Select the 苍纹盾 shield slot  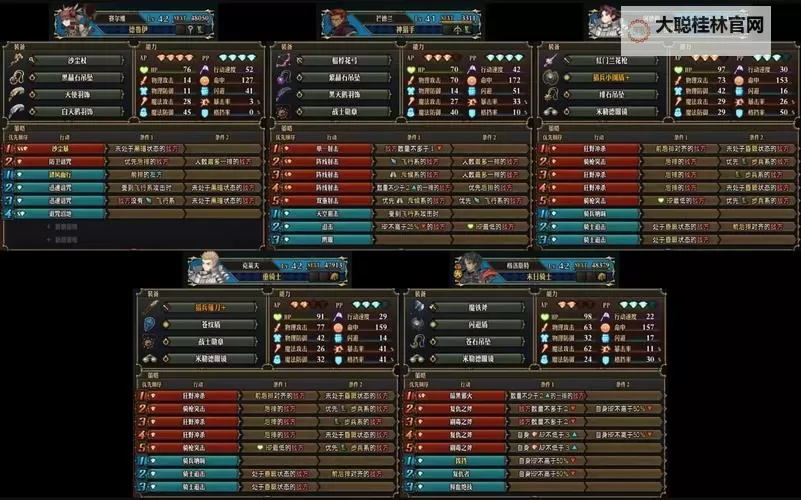tap(210, 324)
